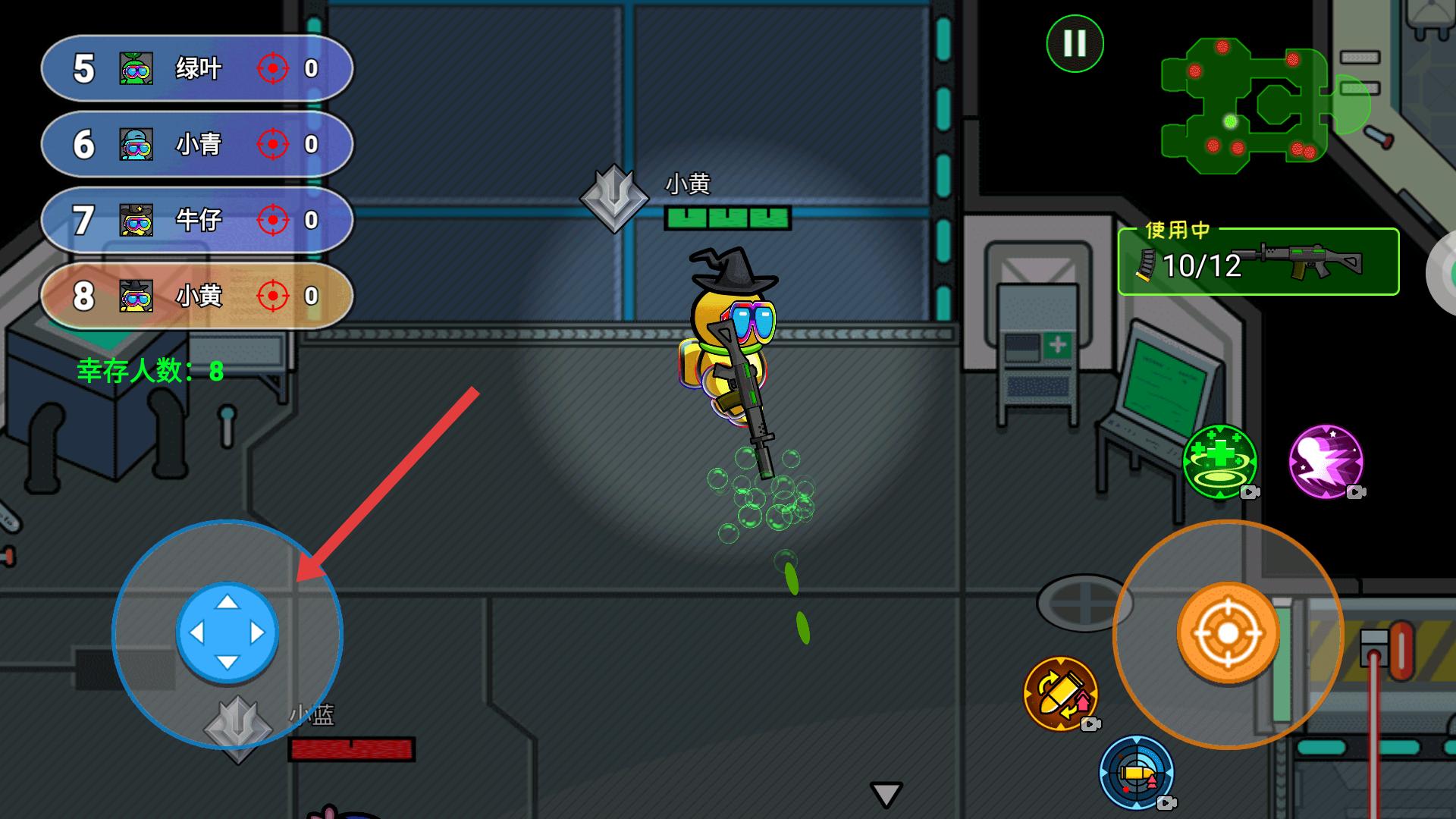1456x819 pixels.
Task: Choose 牛仔 row in the ranking list
Action: click(x=197, y=220)
